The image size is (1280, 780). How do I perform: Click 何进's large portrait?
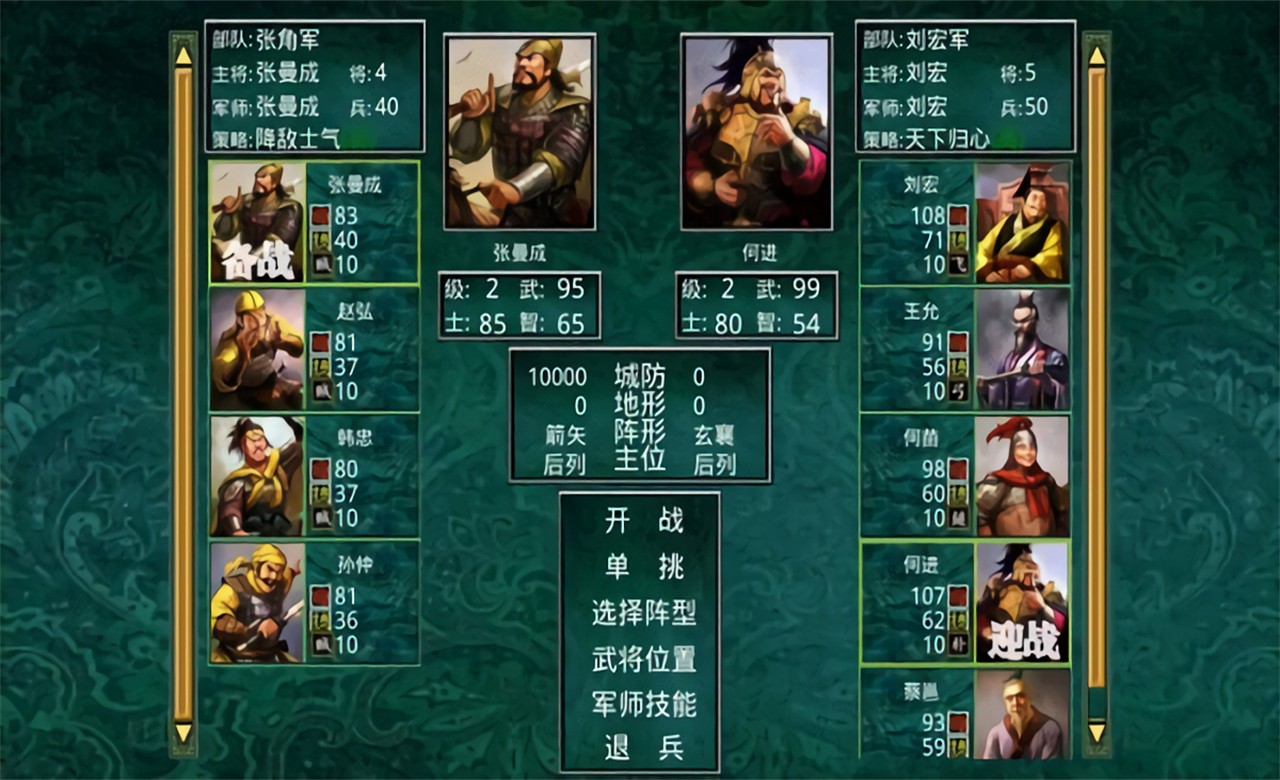(755, 130)
